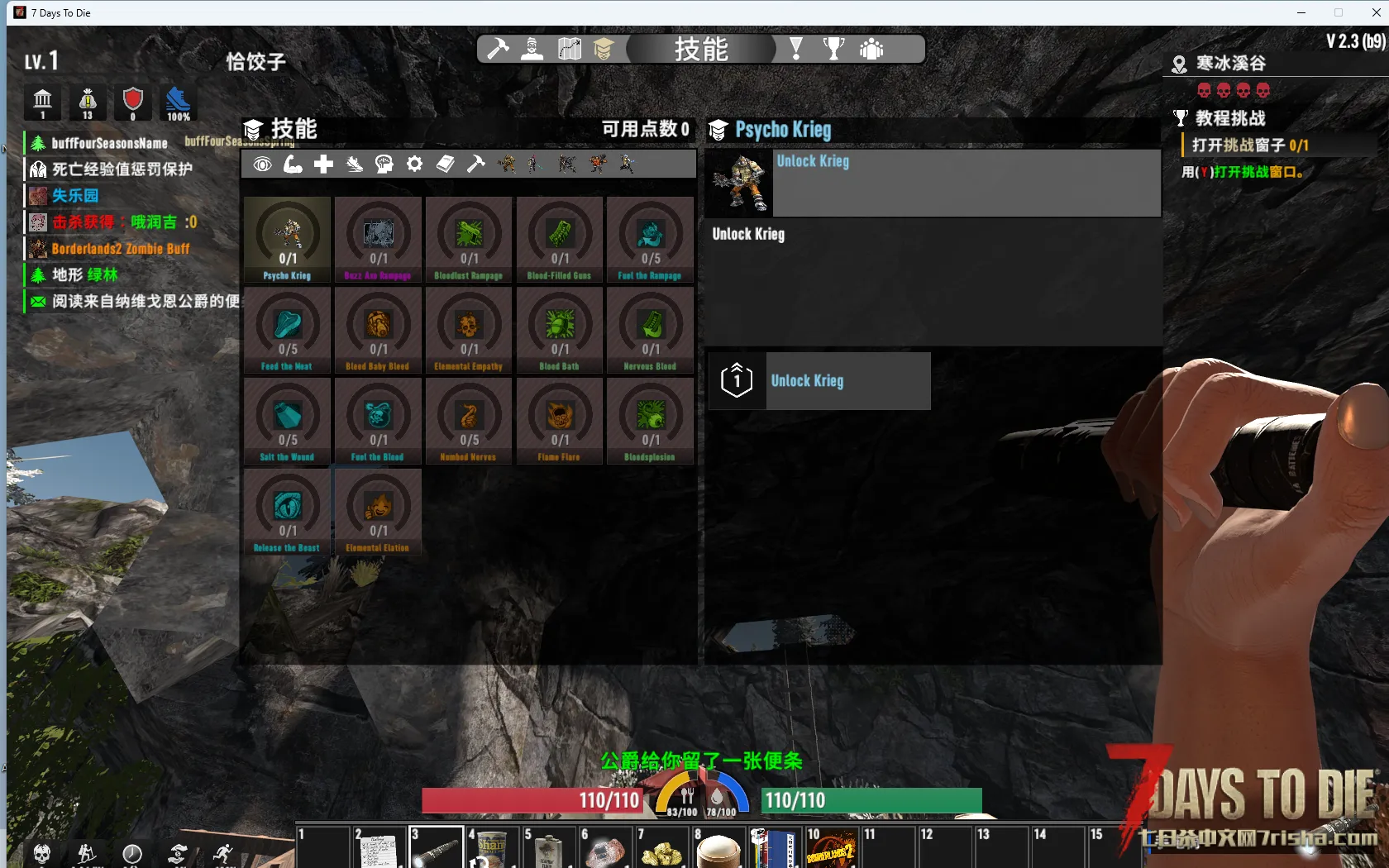Select the Psycho Krieg skill tile

click(288, 240)
